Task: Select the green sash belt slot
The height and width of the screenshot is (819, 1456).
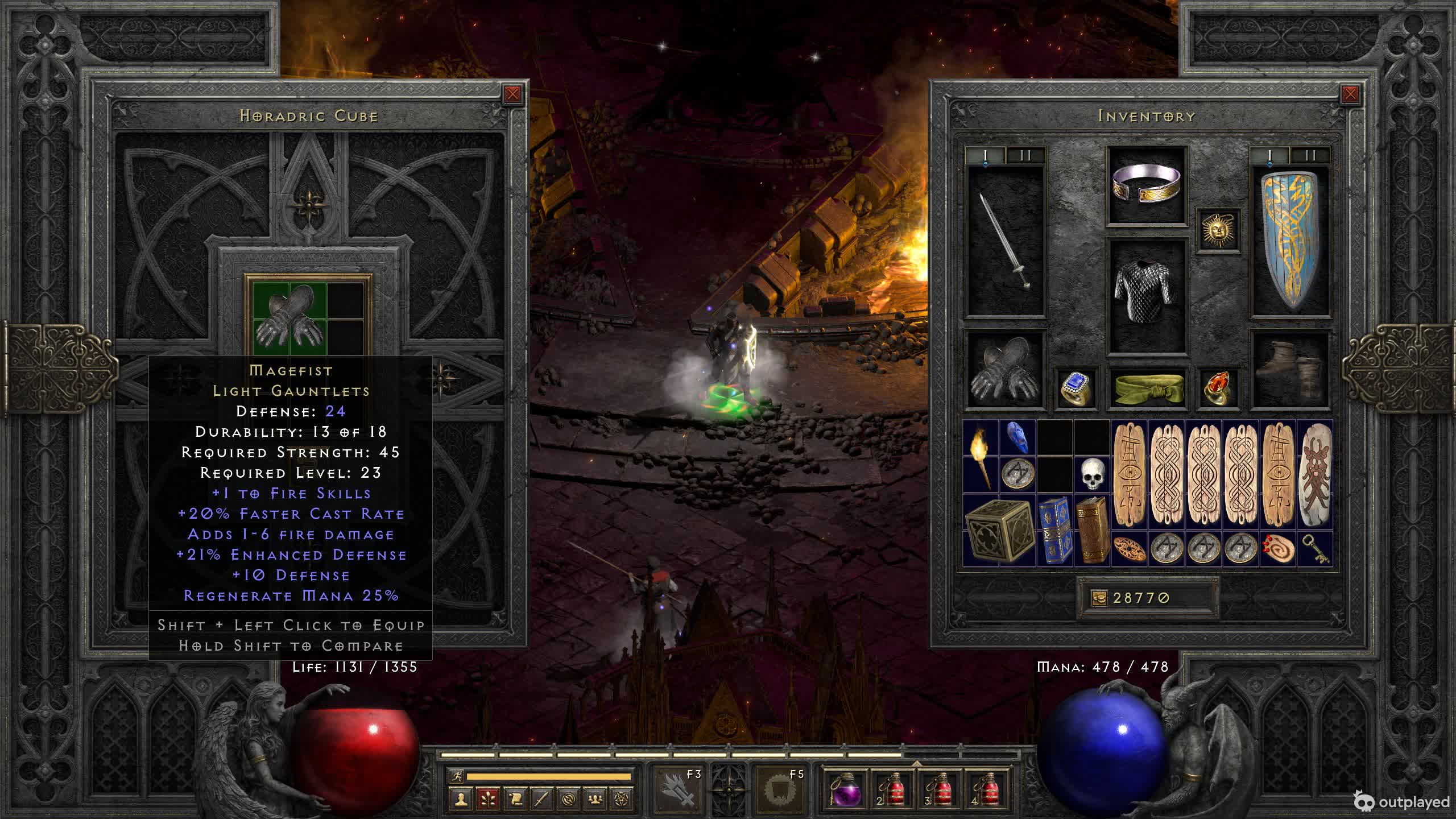Action: pyautogui.click(x=1147, y=388)
